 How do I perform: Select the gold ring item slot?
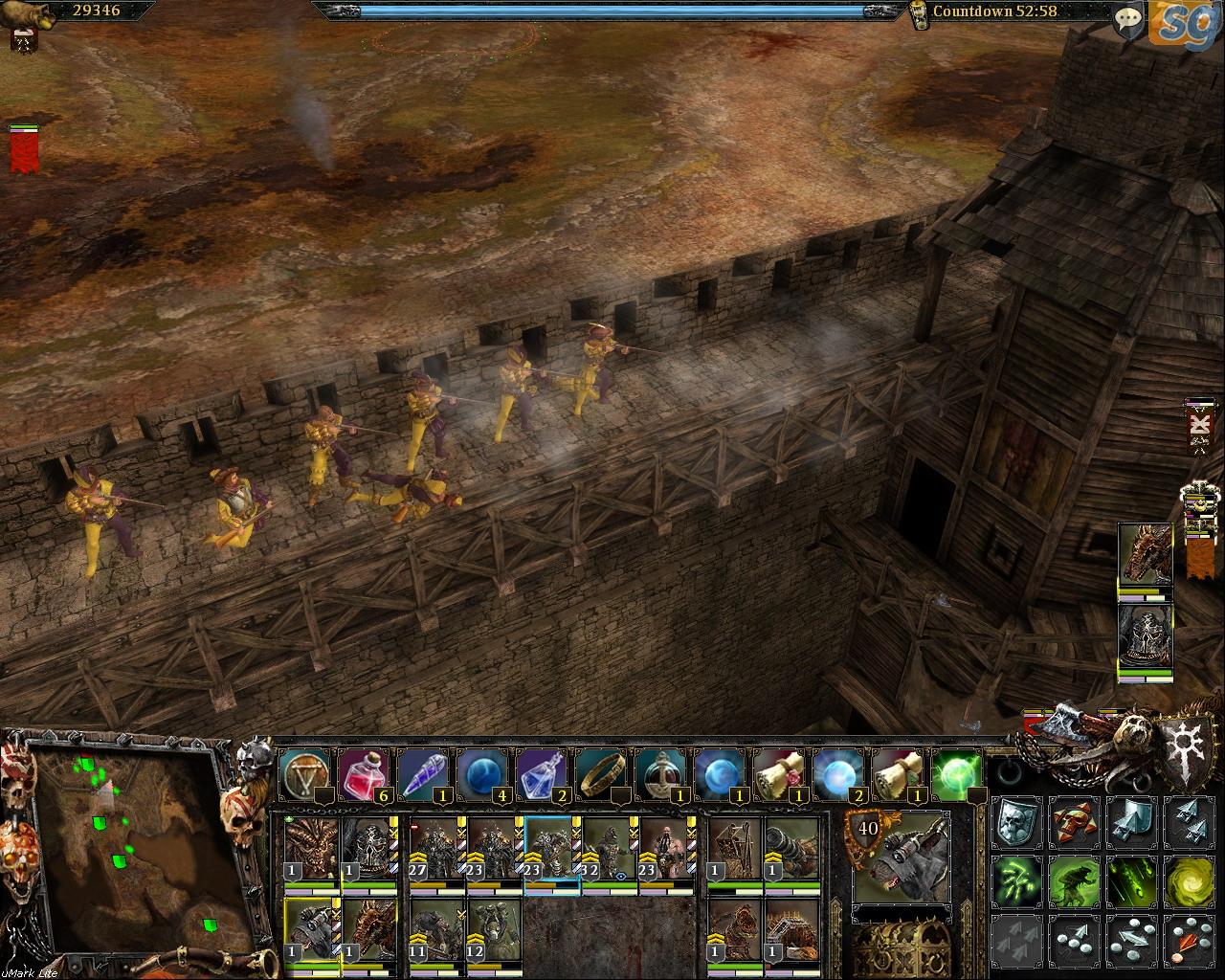tap(601, 771)
